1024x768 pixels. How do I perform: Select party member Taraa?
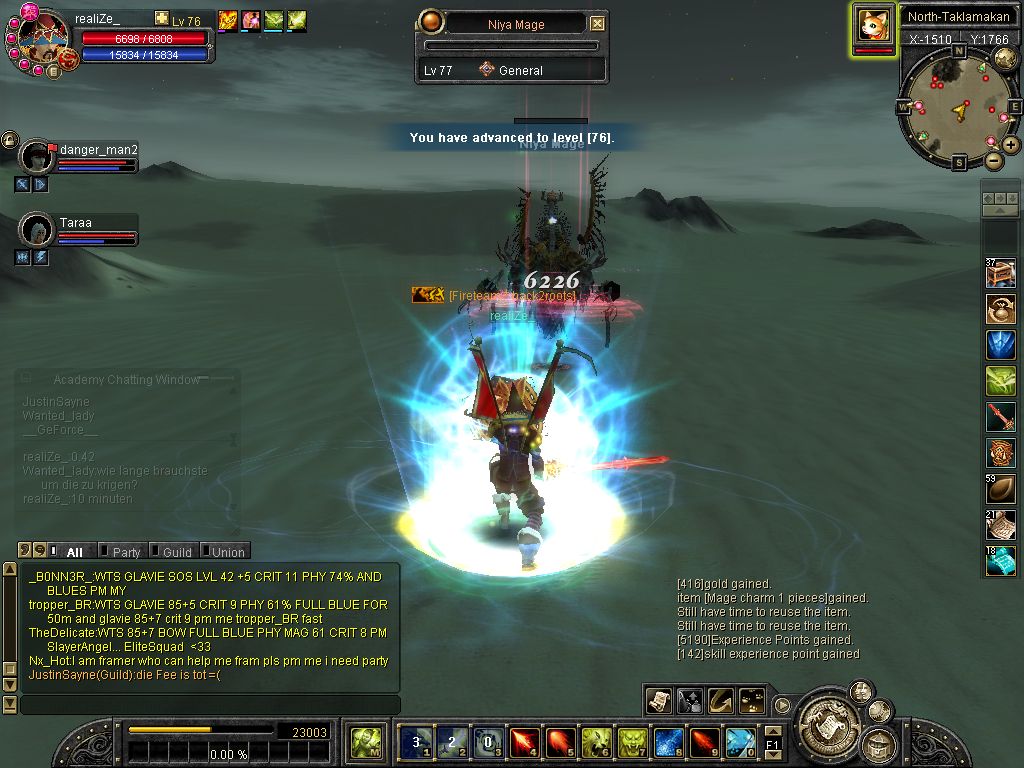(38, 229)
